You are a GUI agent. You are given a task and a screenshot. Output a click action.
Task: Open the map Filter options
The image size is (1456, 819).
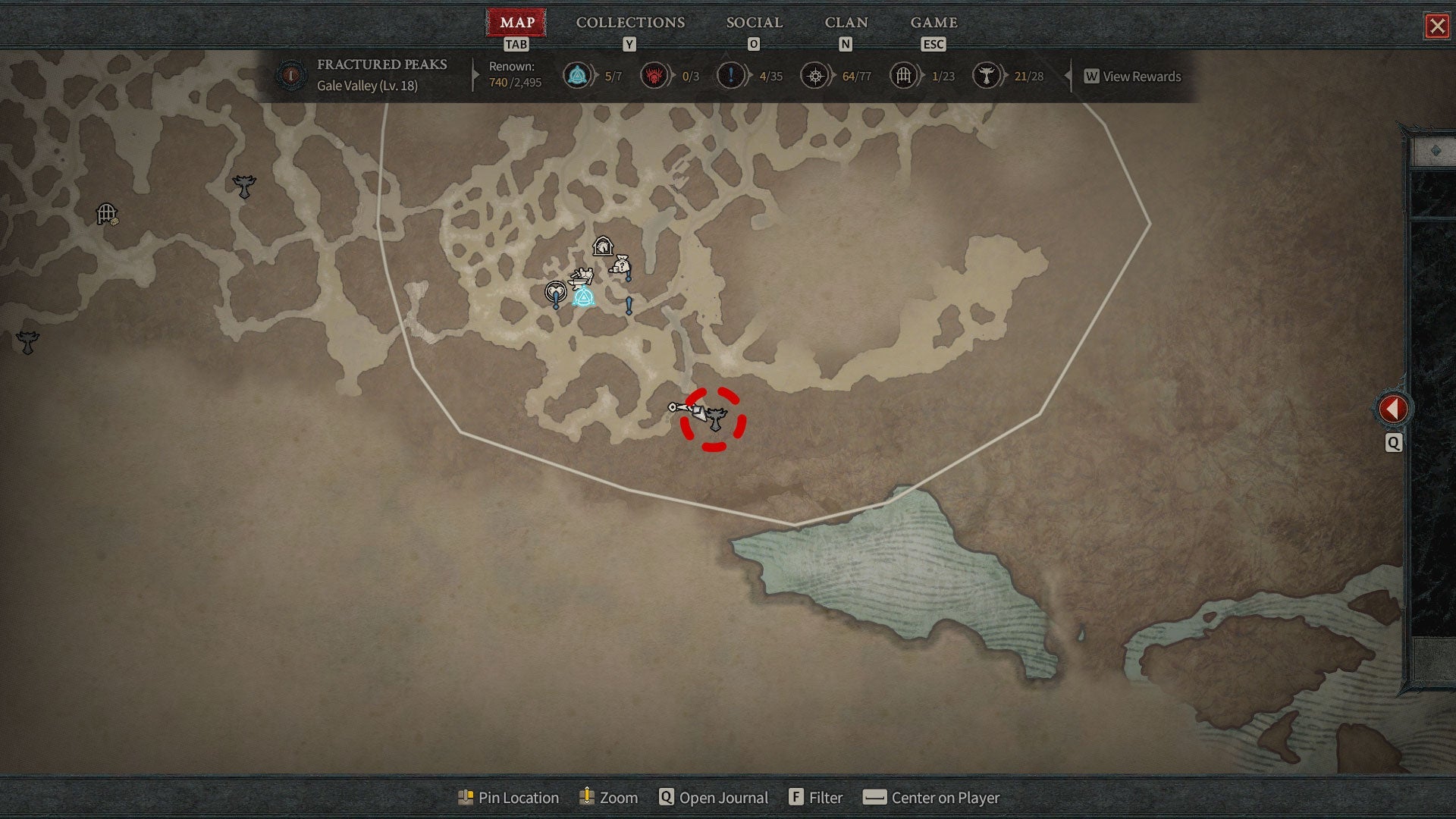(816, 798)
